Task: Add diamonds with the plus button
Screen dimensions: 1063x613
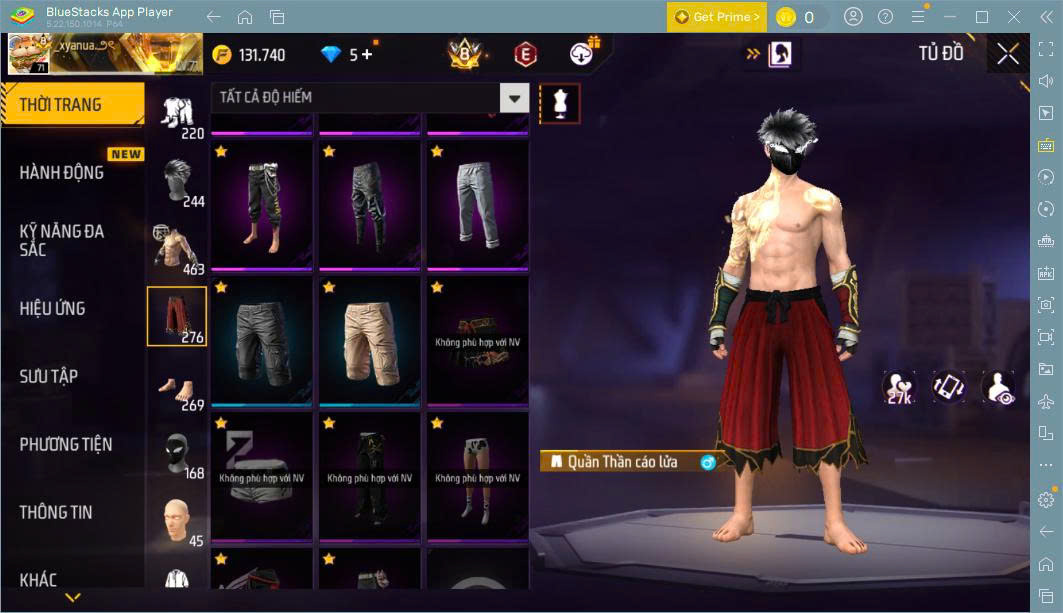Action: pyautogui.click(x=367, y=55)
